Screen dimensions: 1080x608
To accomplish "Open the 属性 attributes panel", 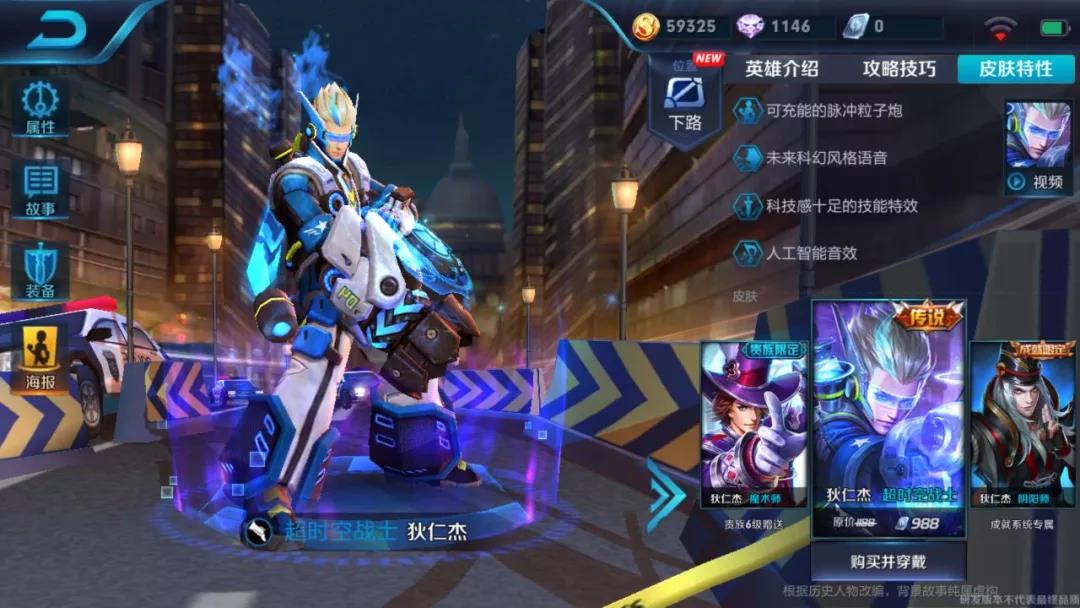I will click(40, 108).
